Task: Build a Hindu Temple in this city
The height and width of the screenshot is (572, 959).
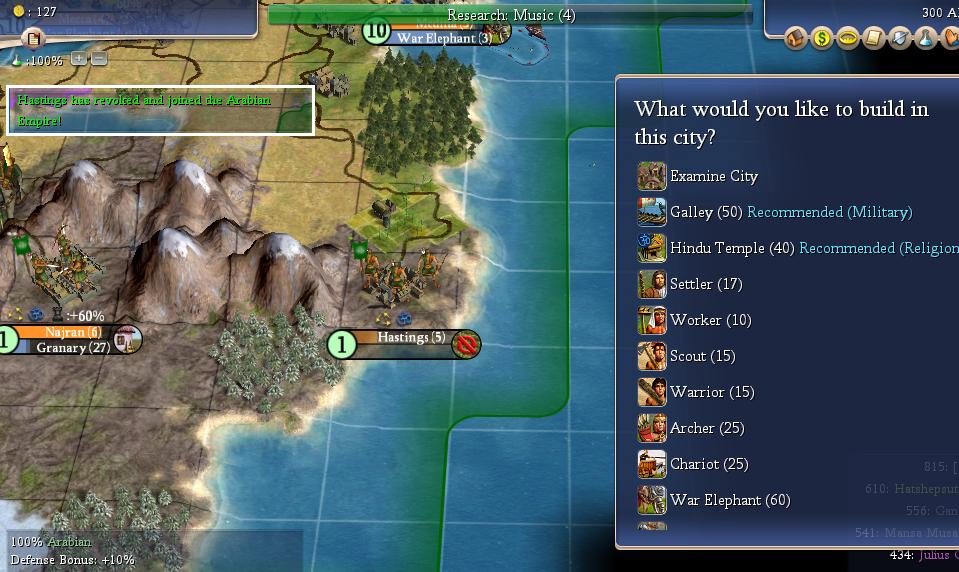Action: [x=716, y=248]
